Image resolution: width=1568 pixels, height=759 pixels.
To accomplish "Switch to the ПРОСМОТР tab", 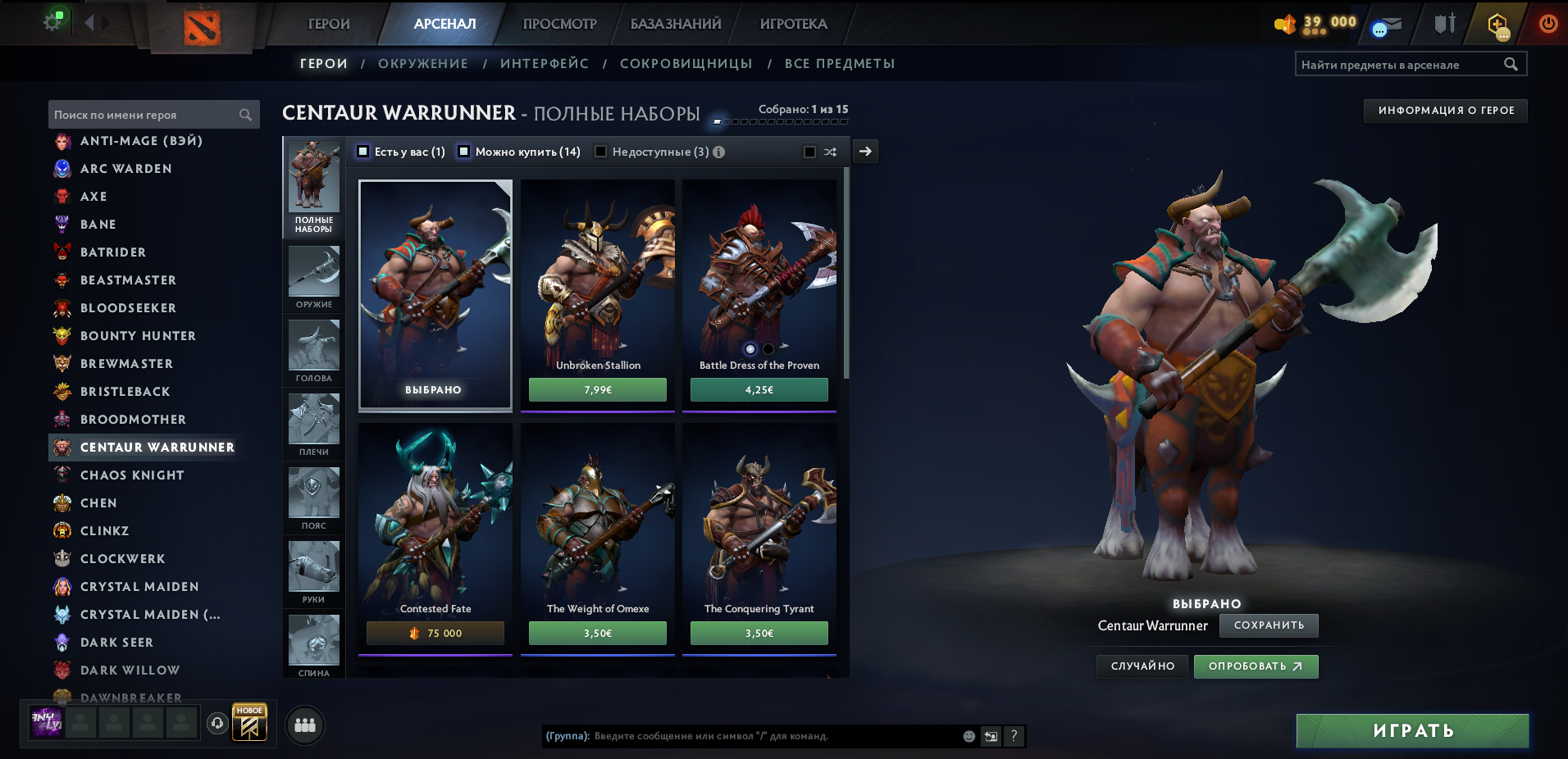I will (559, 24).
